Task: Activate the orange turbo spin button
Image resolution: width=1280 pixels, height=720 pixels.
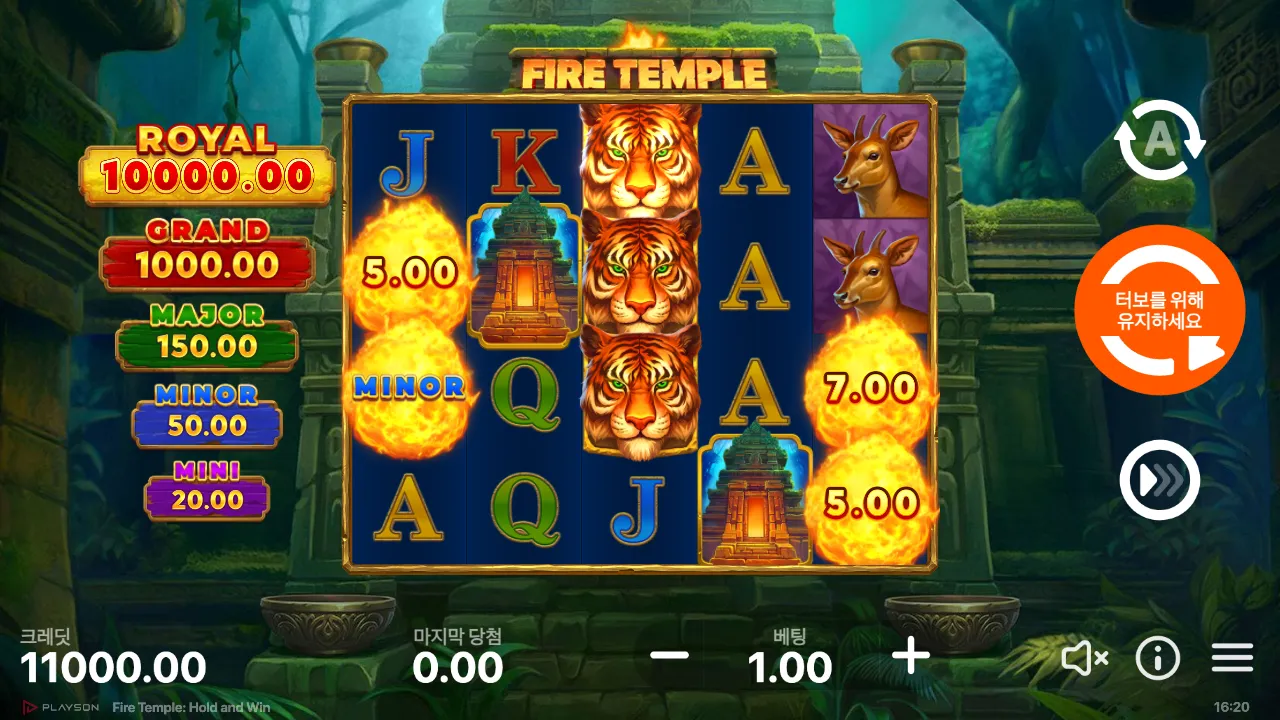Action: tap(1159, 310)
